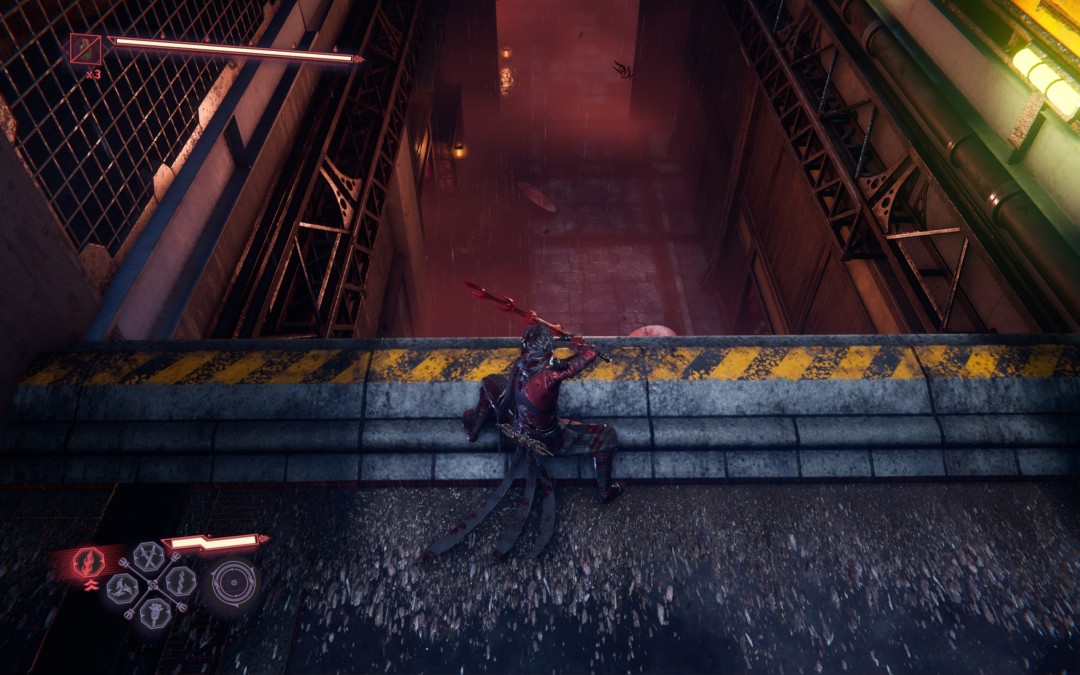This screenshot has height=675, width=1080.
Task: Choose the crossed swords skill slot
Action: click(149, 556)
